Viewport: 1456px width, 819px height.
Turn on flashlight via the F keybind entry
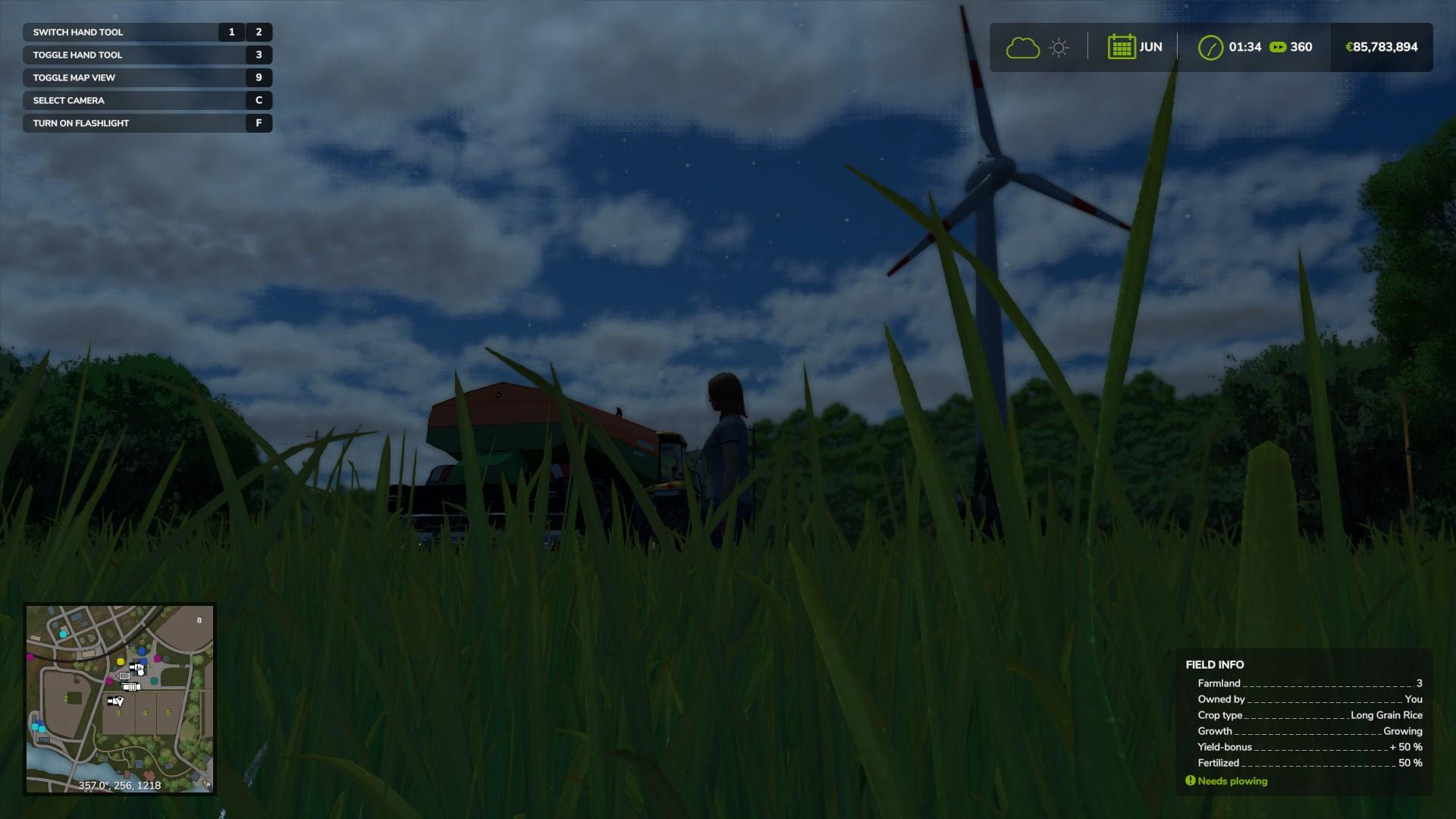click(147, 123)
